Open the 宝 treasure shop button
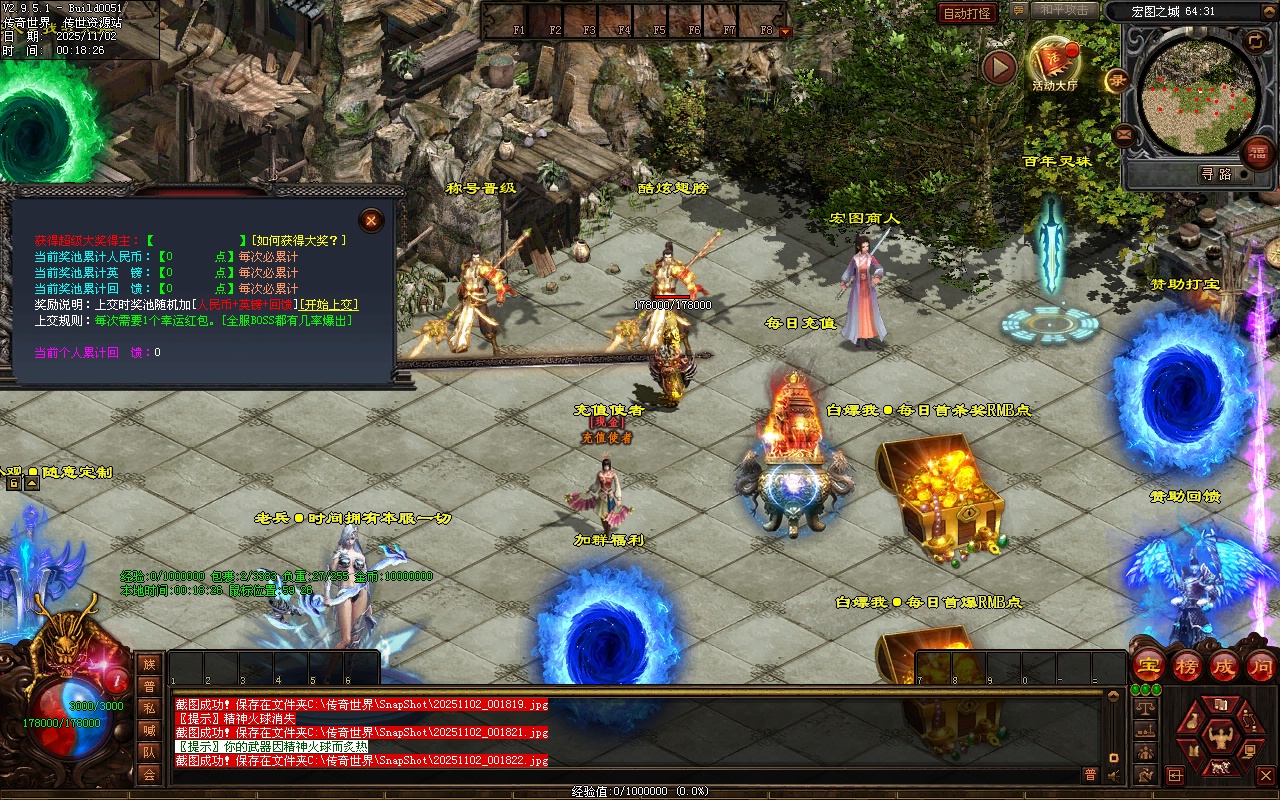 [1149, 665]
